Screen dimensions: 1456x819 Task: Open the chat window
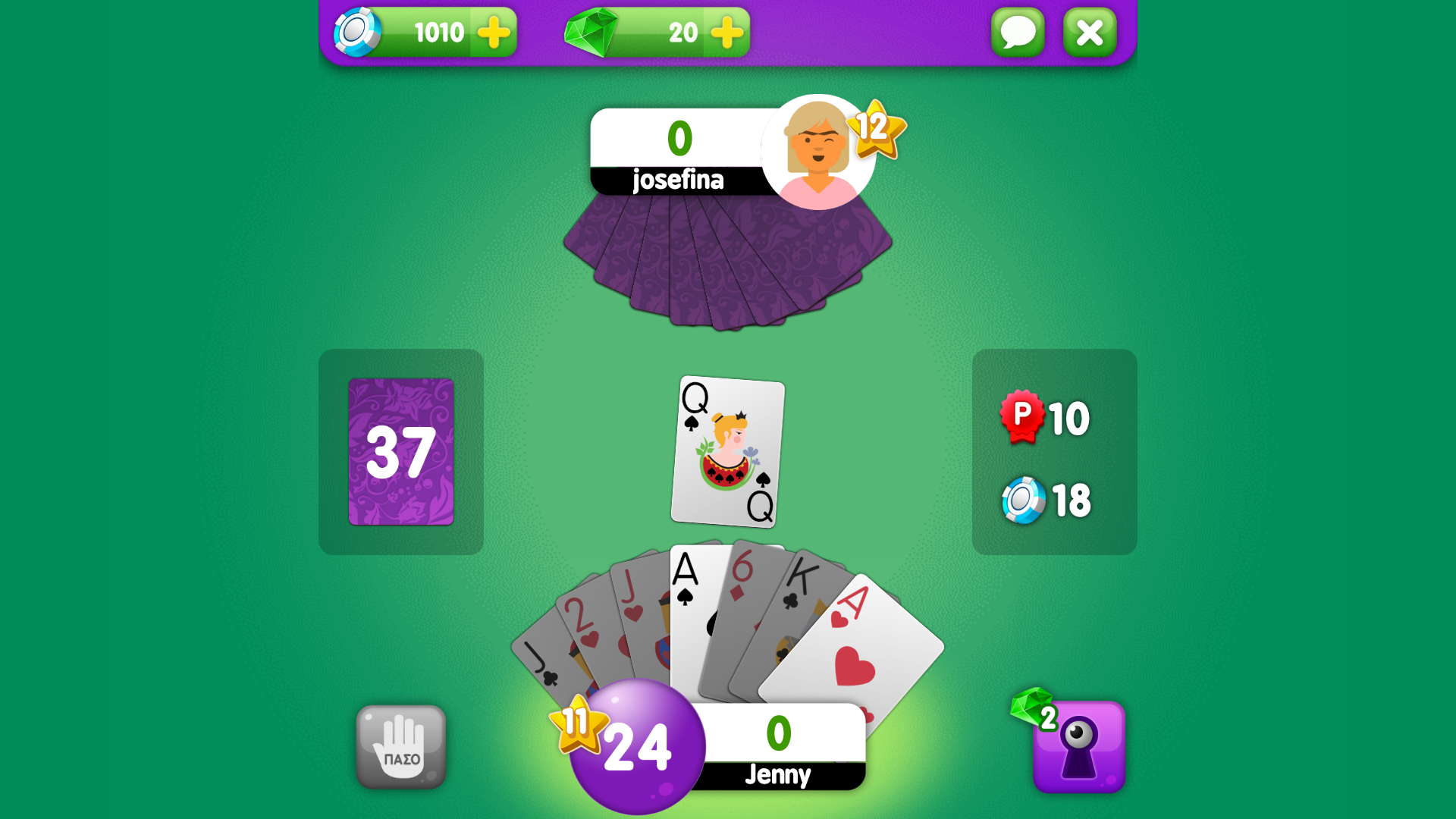(x=1018, y=32)
